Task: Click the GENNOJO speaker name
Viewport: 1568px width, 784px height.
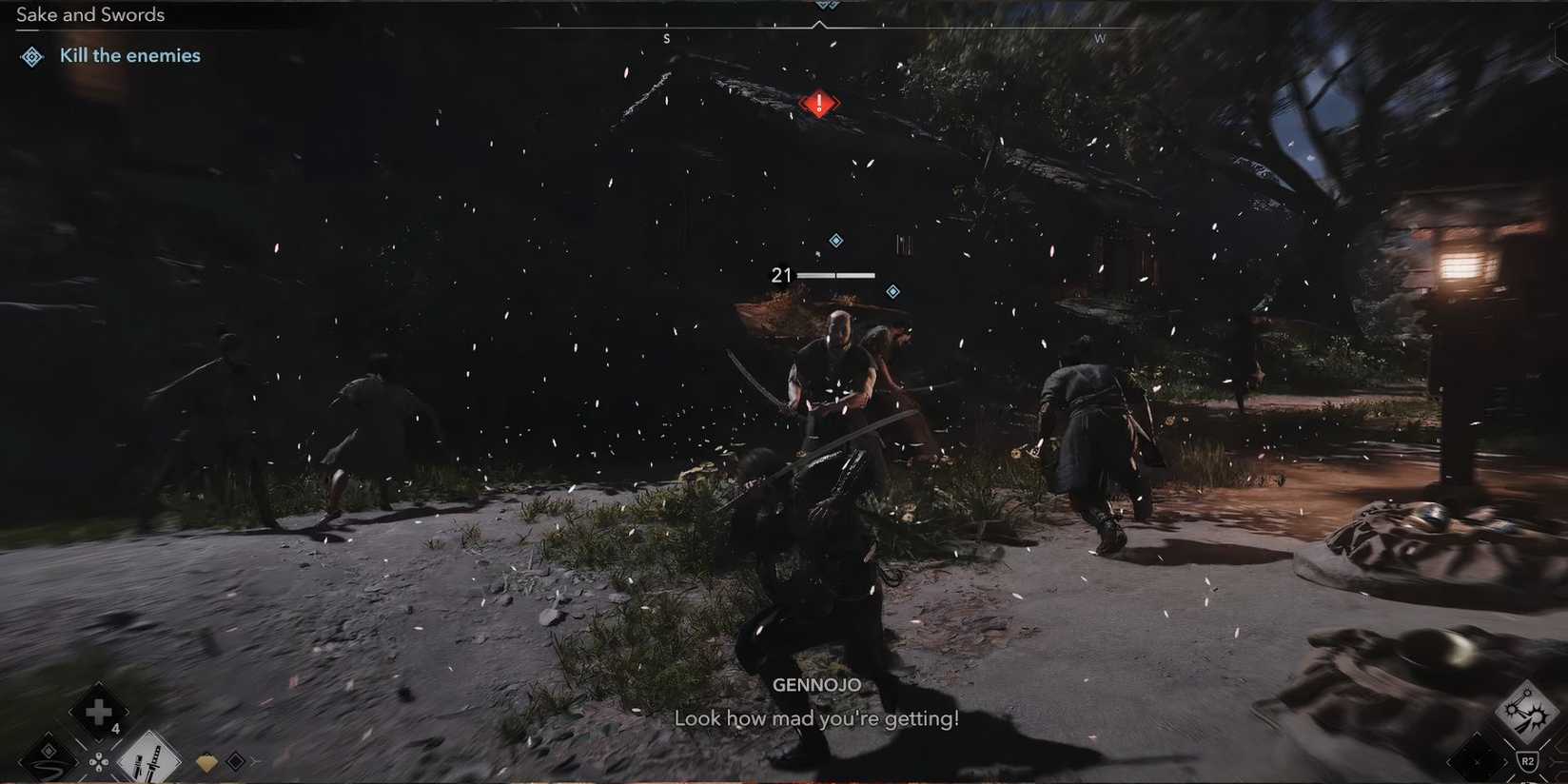Action: coord(818,684)
